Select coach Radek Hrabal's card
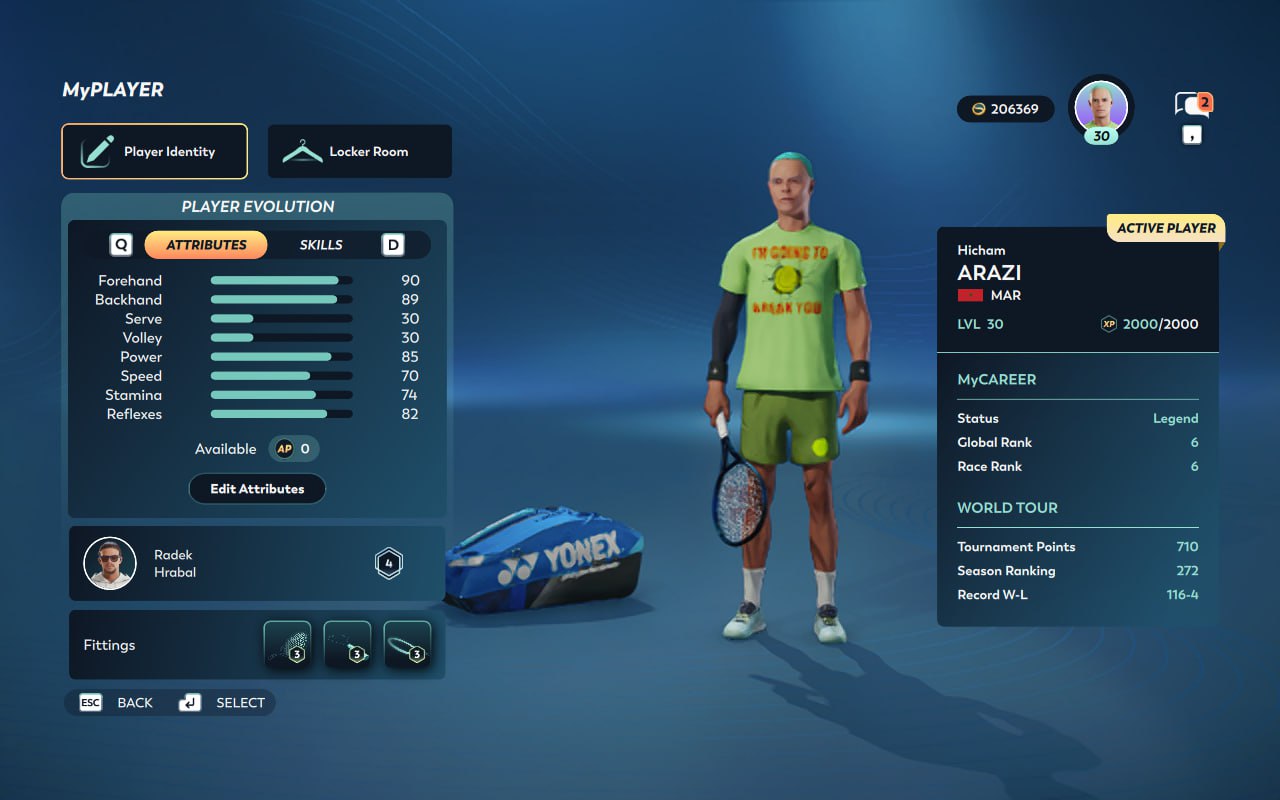 256,564
